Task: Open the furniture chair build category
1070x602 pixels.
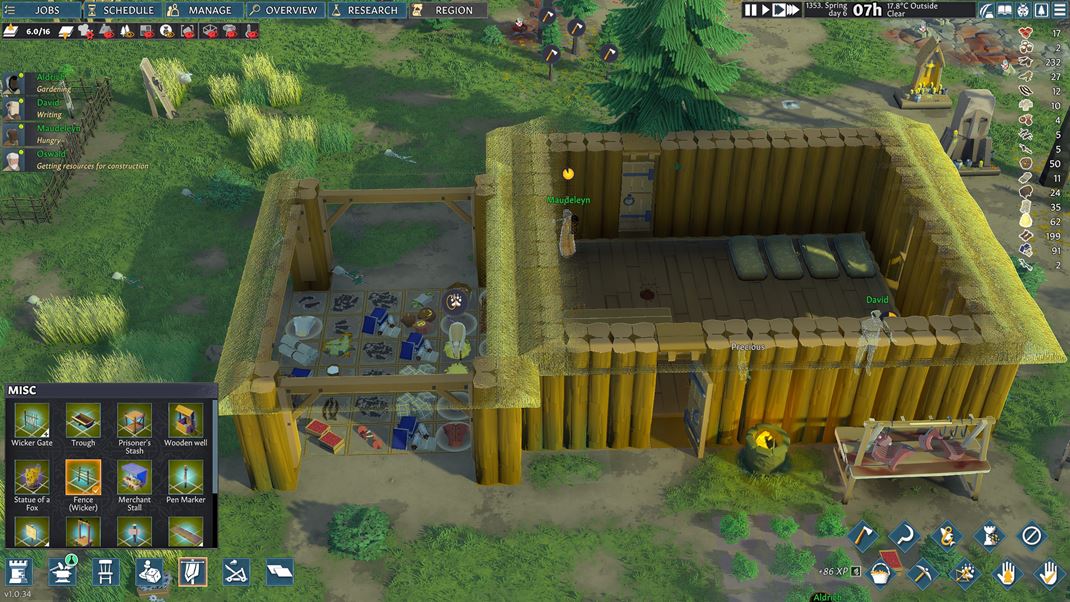Action: (x=105, y=572)
